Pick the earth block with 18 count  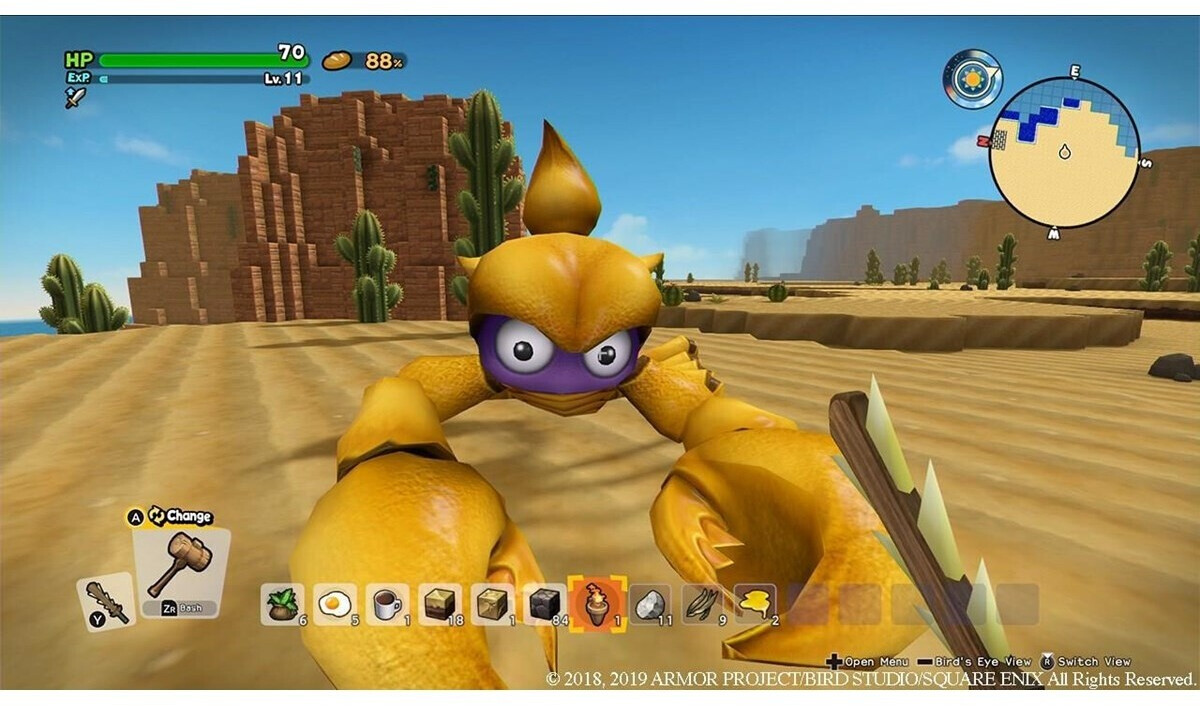click(439, 604)
